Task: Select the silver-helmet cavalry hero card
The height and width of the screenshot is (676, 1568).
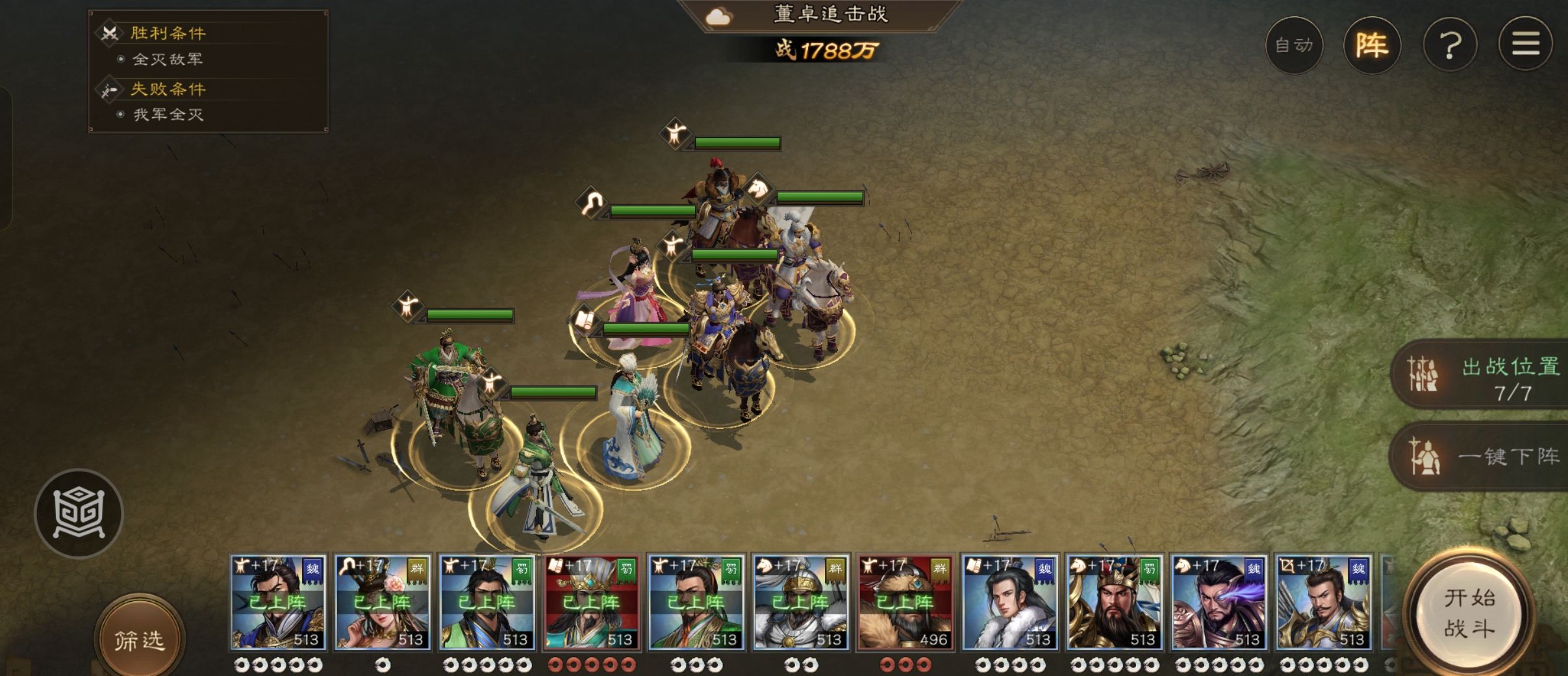Action: coord(800,603)
